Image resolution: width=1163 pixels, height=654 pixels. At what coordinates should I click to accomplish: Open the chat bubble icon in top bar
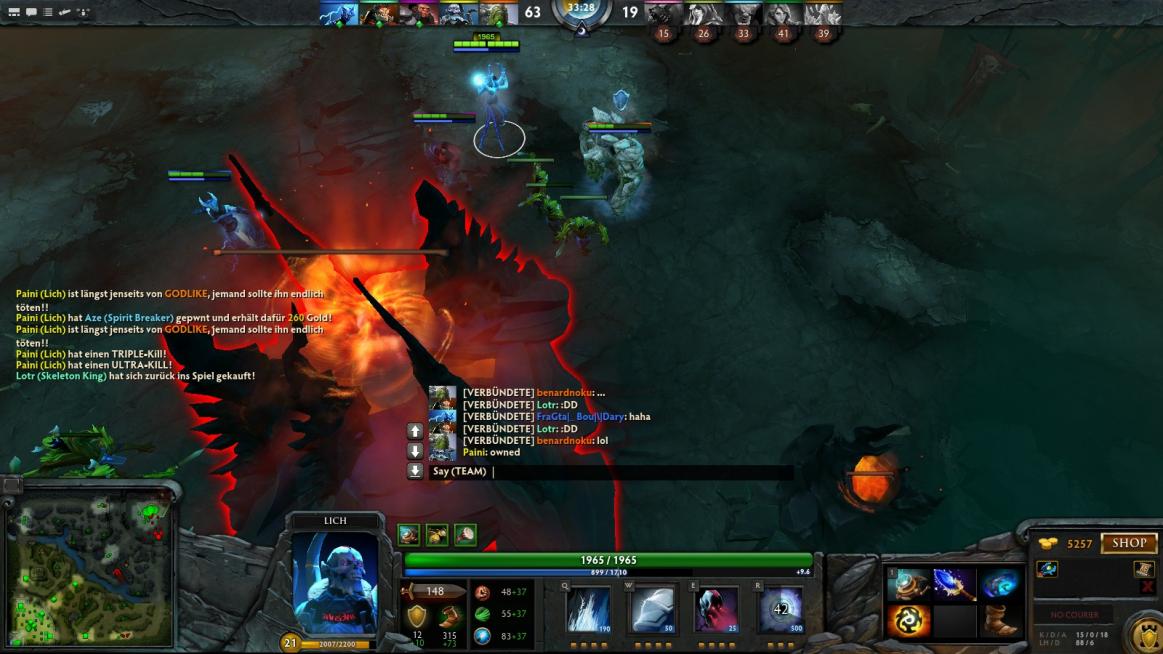point(31,12)
